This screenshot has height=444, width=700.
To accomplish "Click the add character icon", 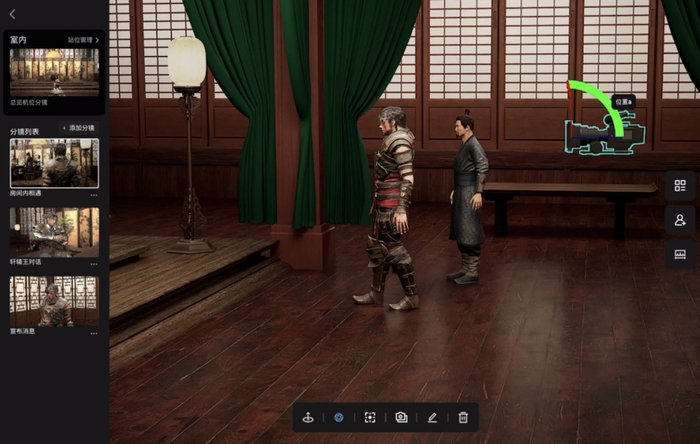I will coord(680,220).
